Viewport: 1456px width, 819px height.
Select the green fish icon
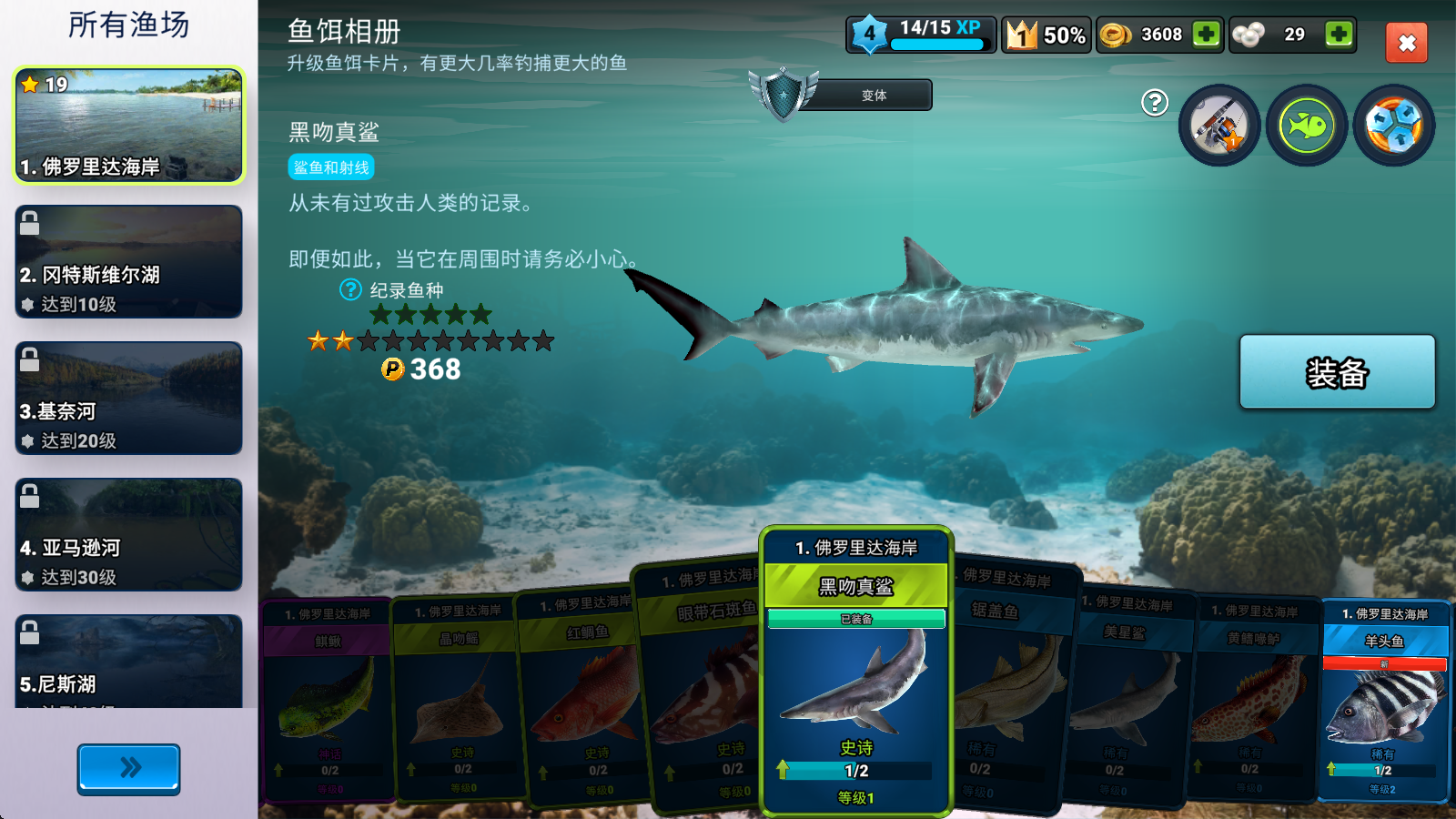pyautogui.click(x=1305, y=126)
